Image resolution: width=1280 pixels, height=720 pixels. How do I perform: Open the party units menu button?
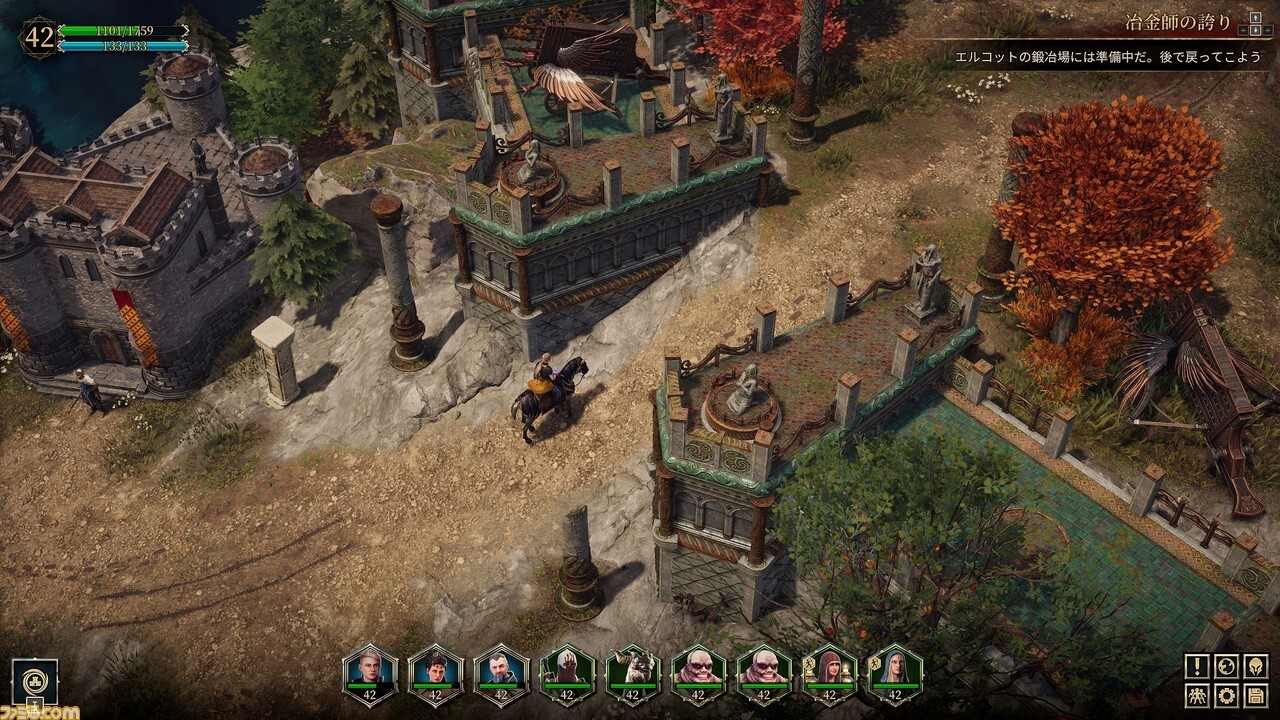[x=1198, y=695]
